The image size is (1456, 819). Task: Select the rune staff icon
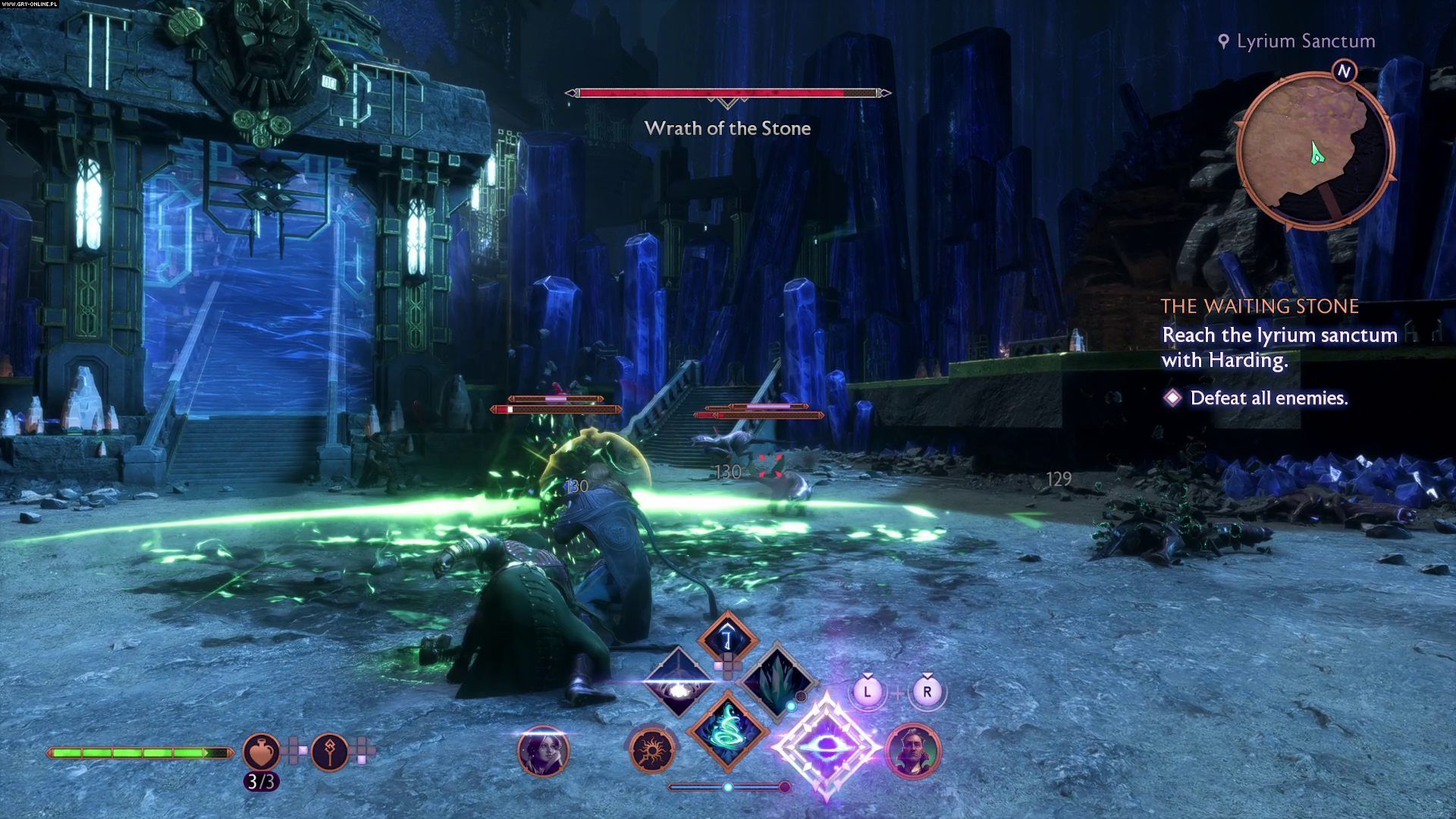coord(330,751)
